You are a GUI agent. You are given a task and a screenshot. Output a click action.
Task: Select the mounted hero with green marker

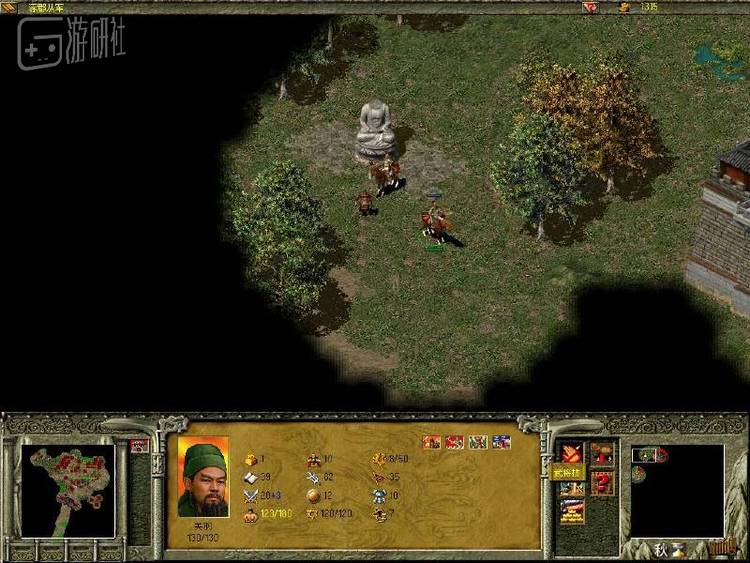tap(433, 222)
